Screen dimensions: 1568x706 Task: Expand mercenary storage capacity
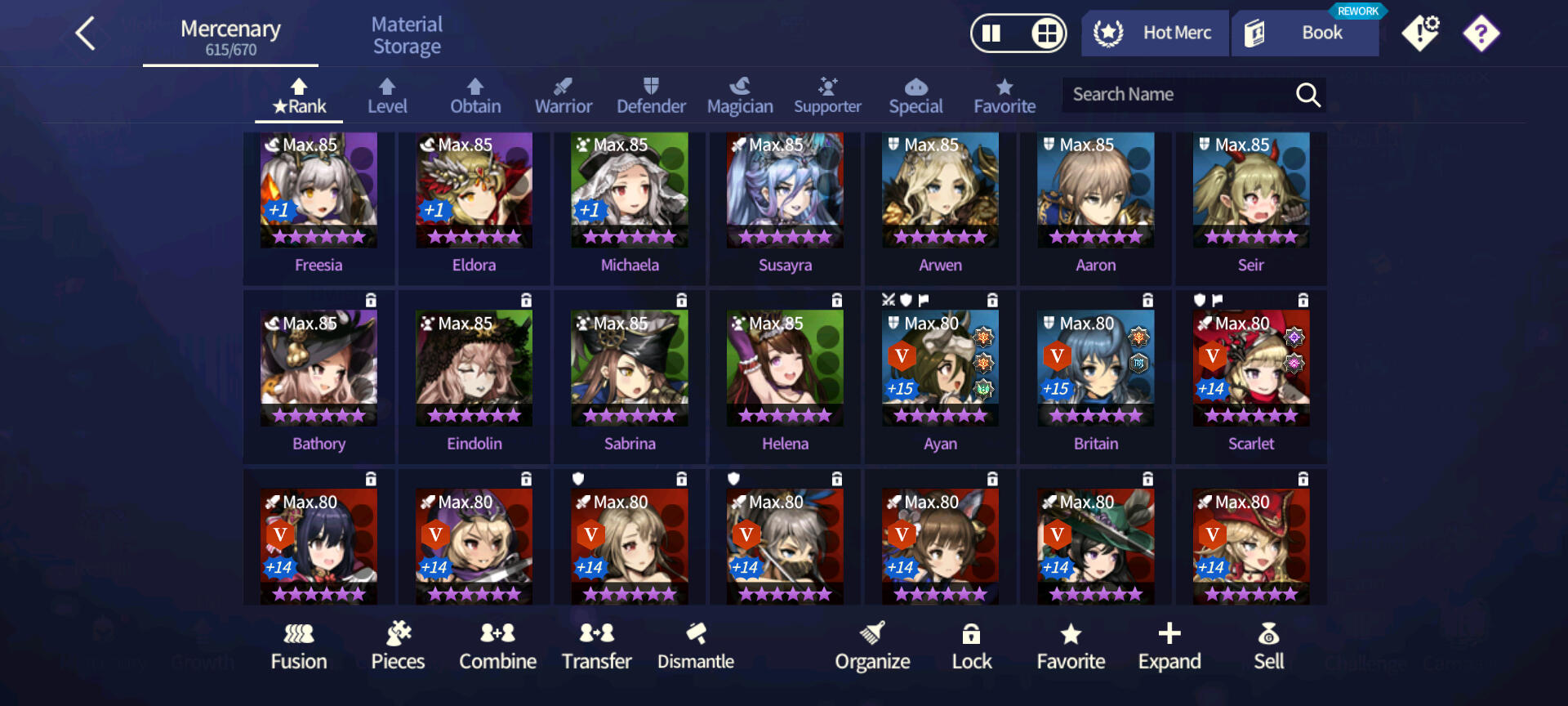[1169, 646]
